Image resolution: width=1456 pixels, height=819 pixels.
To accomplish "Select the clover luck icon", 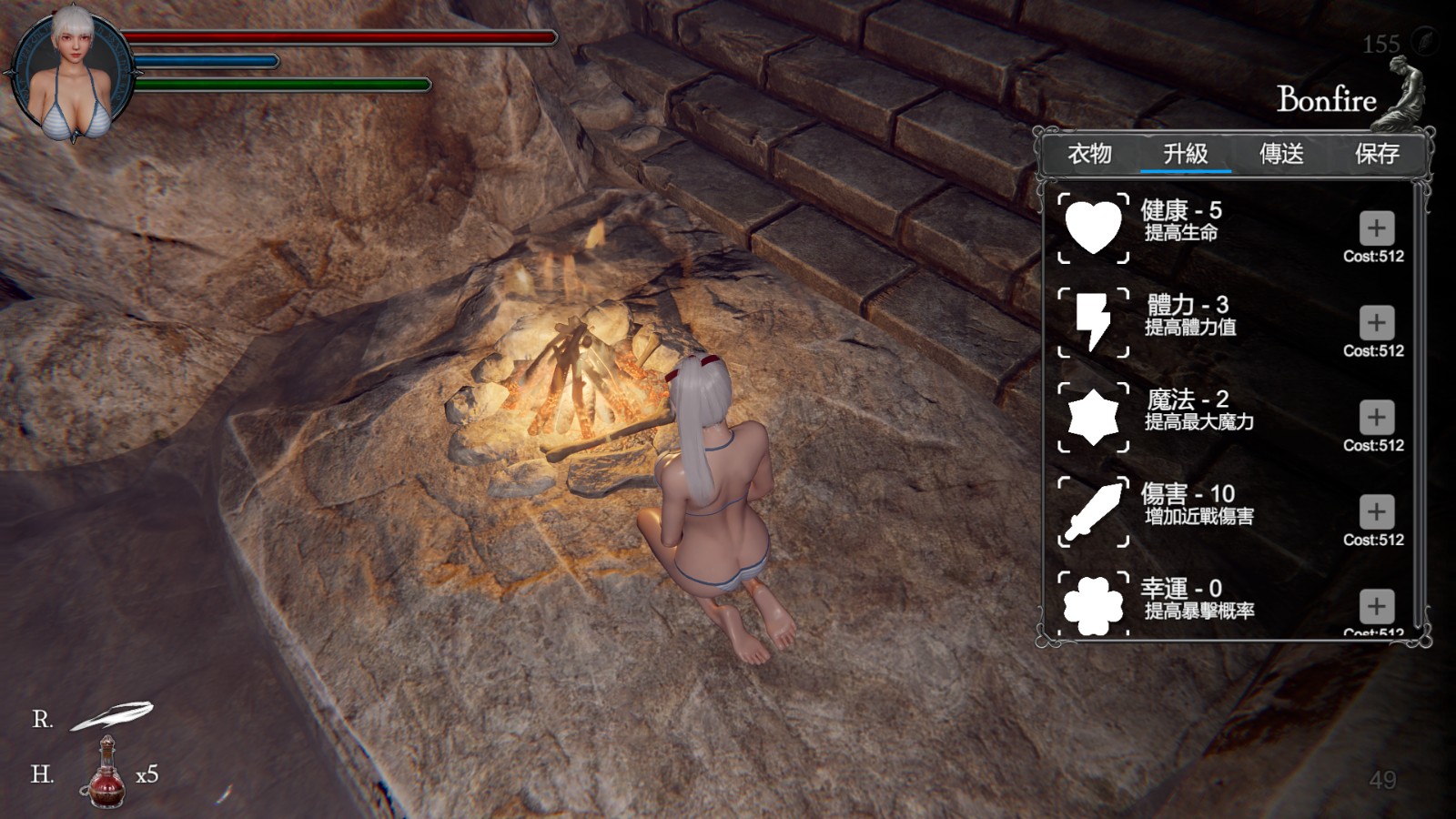I will coord(1093,604).
